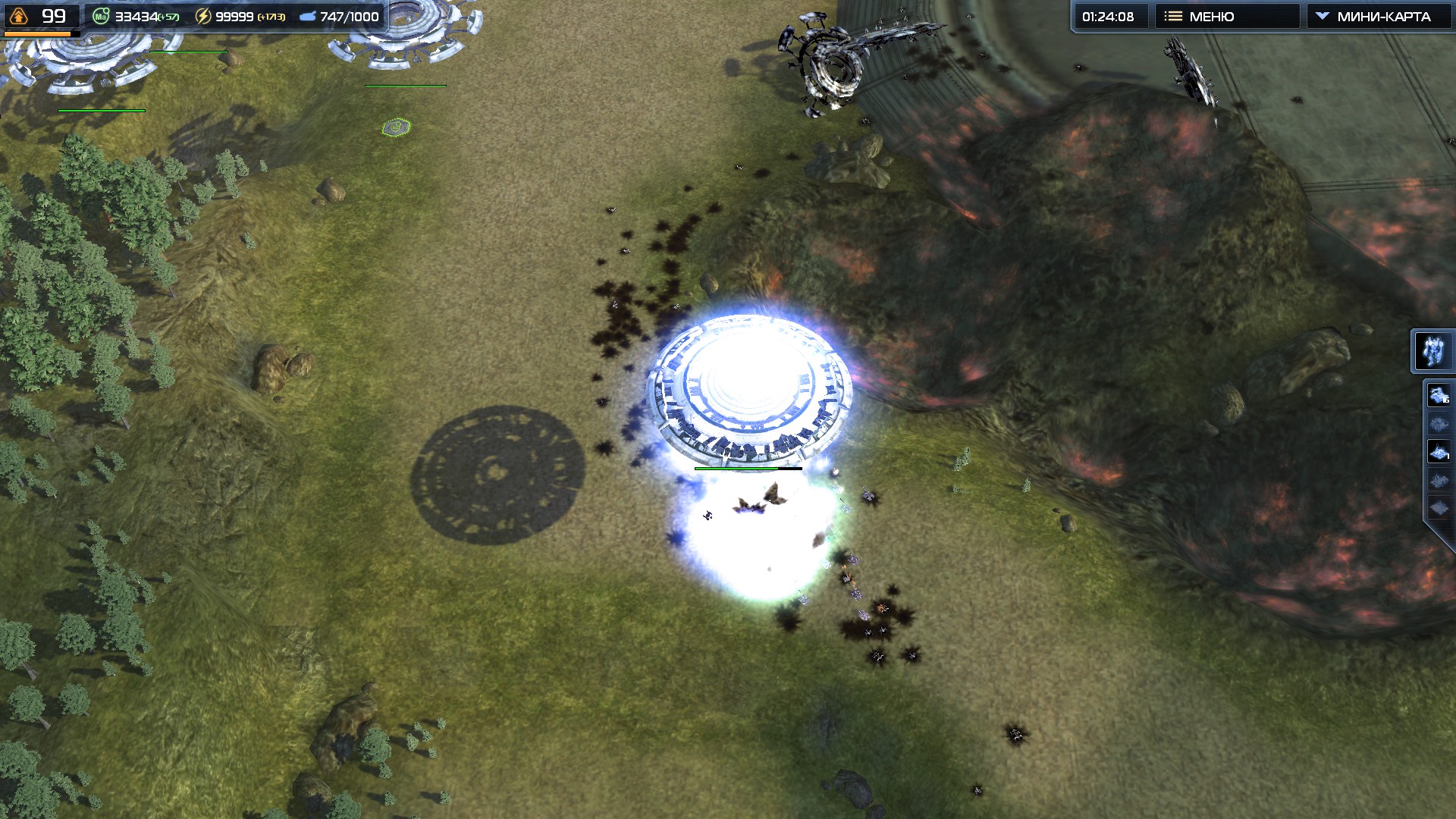Collapse the minimap via its arrow control
This screenshot has width=1456, height=819.
[x=1323, y=14]
